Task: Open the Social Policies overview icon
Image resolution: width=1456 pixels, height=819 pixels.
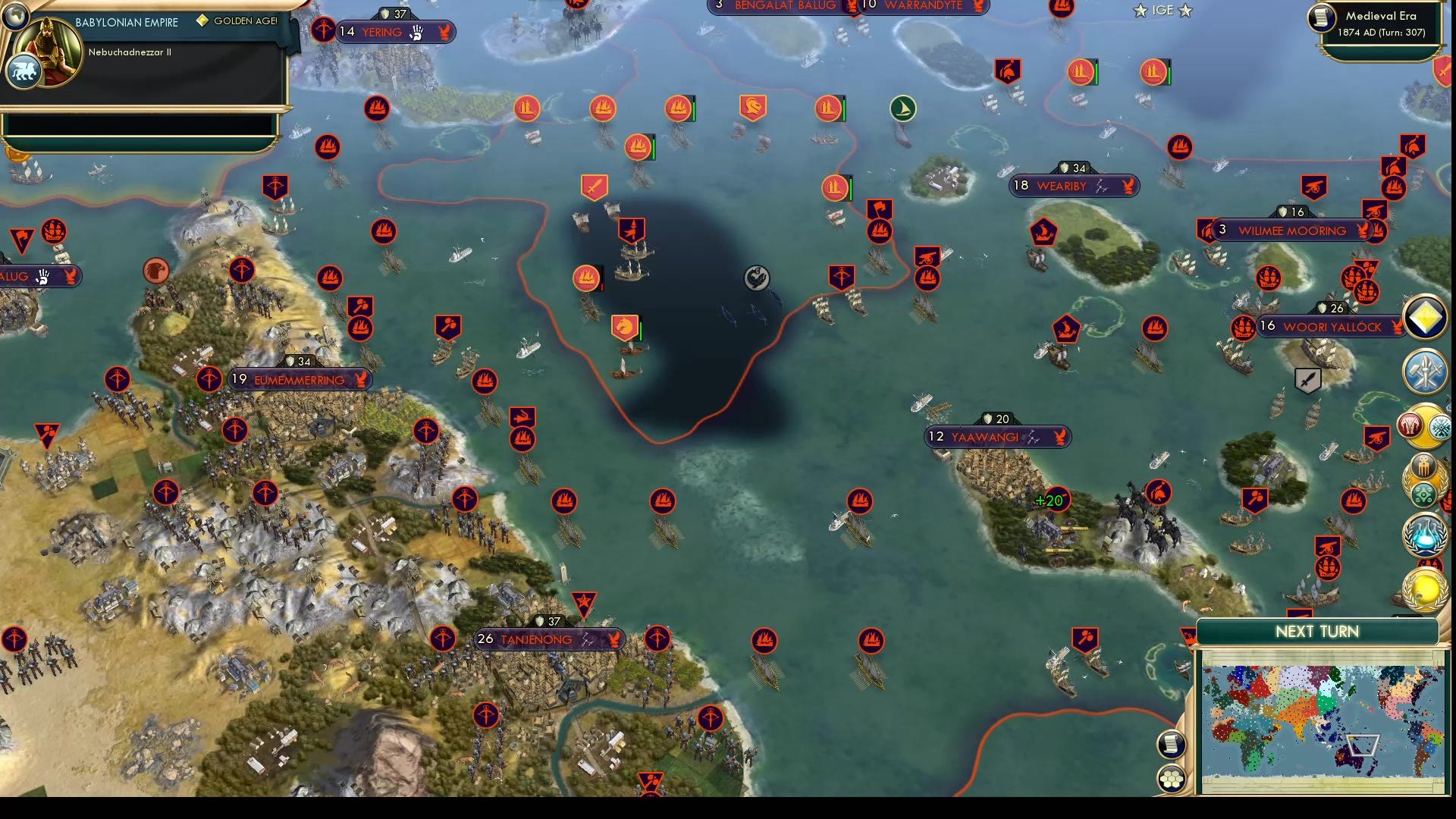Action: coord(1423,425)
